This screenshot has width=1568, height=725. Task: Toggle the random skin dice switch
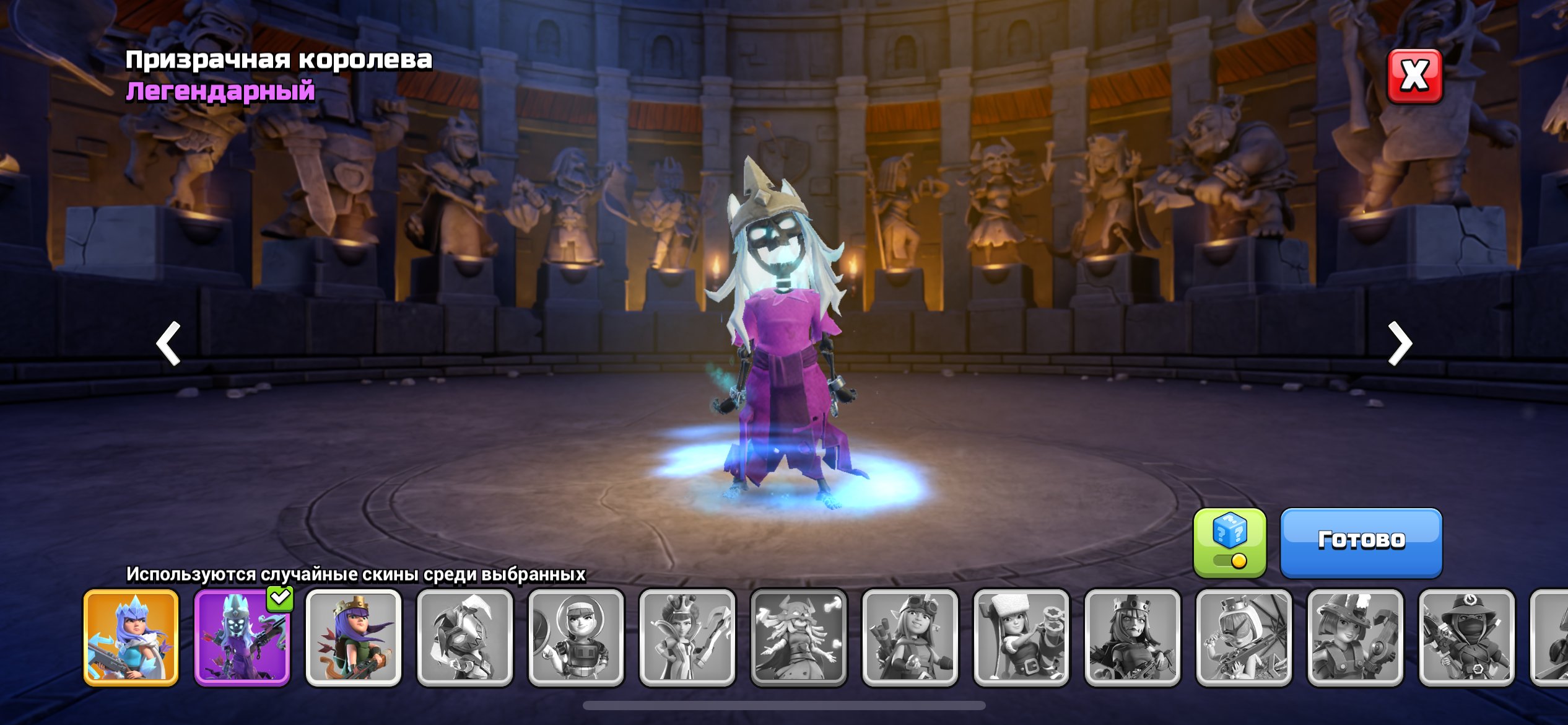click(x=1229, y=543)
